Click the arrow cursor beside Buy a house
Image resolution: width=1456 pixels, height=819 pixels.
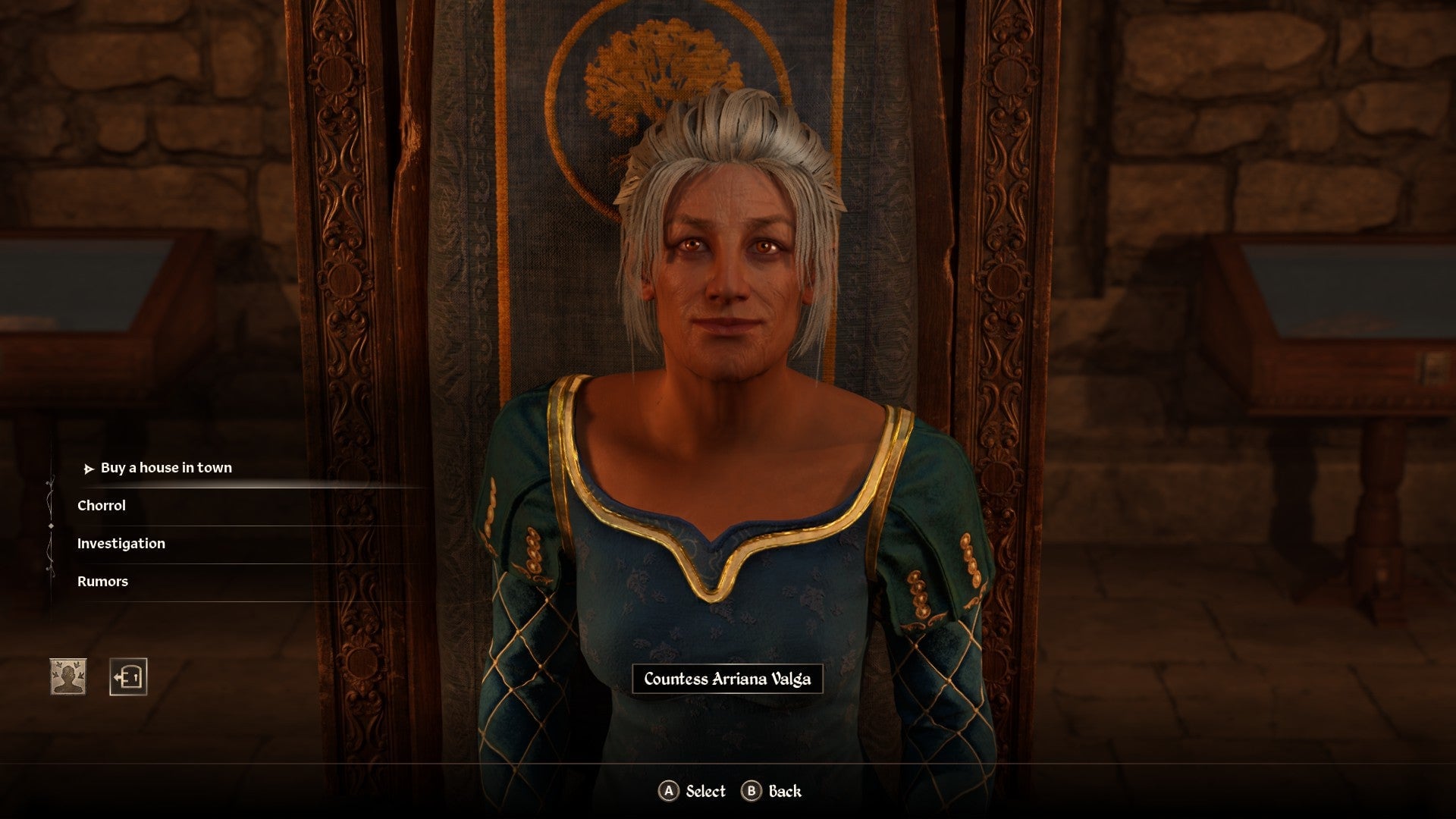click(89, 468)
